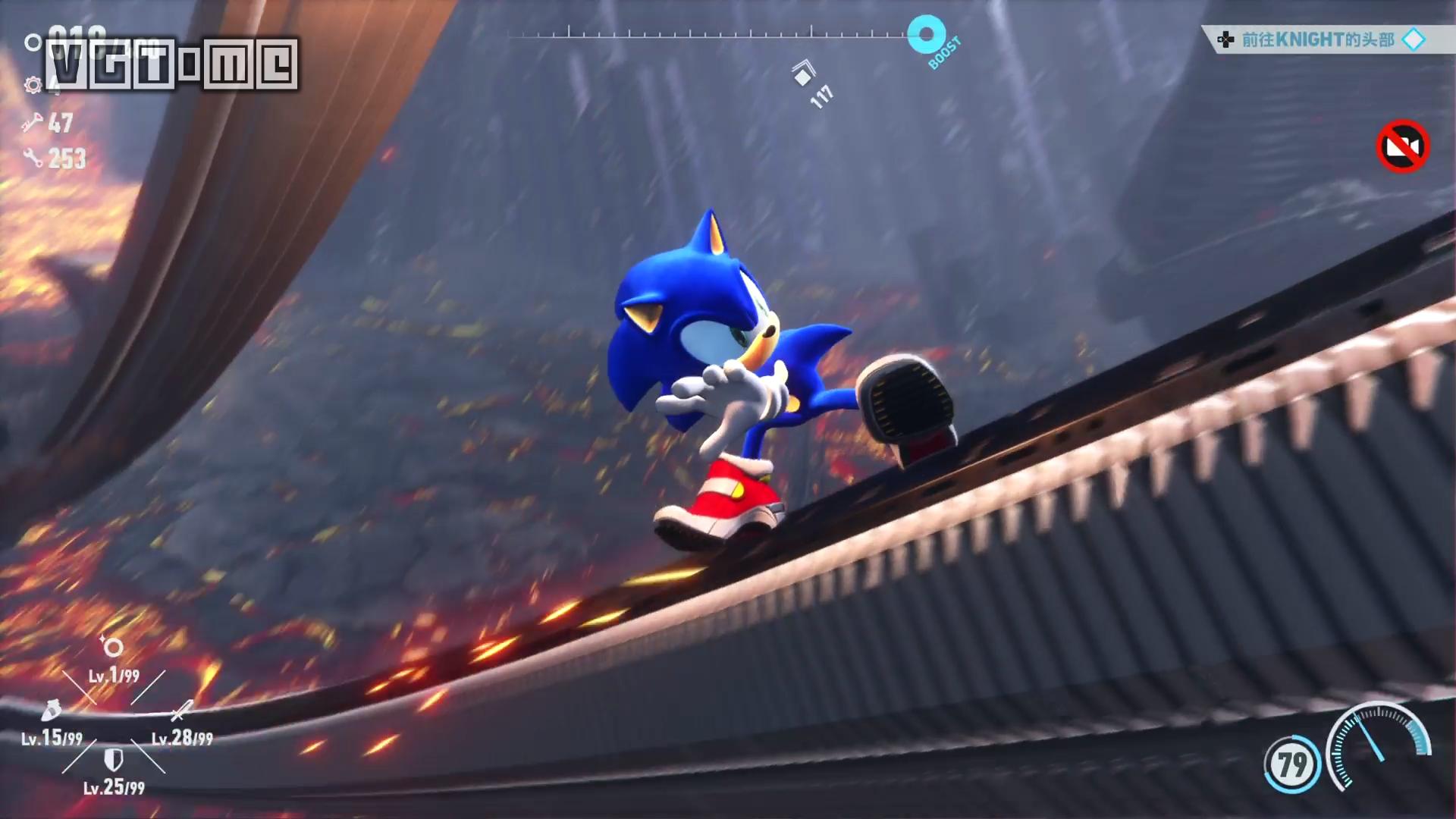Select the sword attack stat icon
The image size is (1456, 819).
click(180, 711)
